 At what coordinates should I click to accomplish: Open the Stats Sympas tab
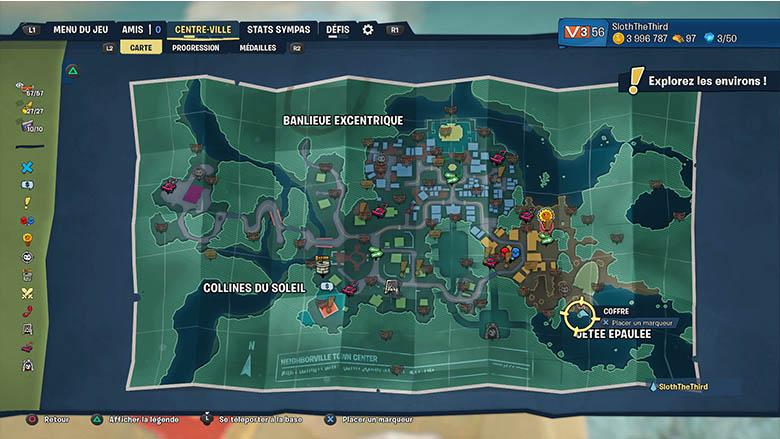(x=279, y=29)
